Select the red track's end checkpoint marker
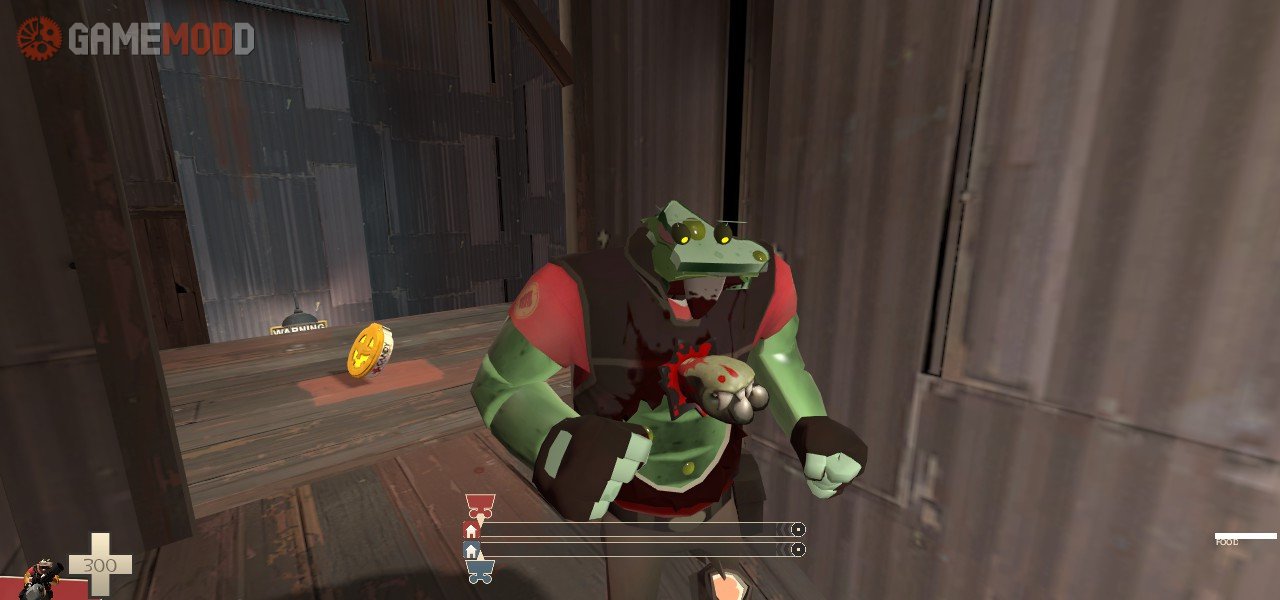1280x600 pixels. tap(798, 529)
